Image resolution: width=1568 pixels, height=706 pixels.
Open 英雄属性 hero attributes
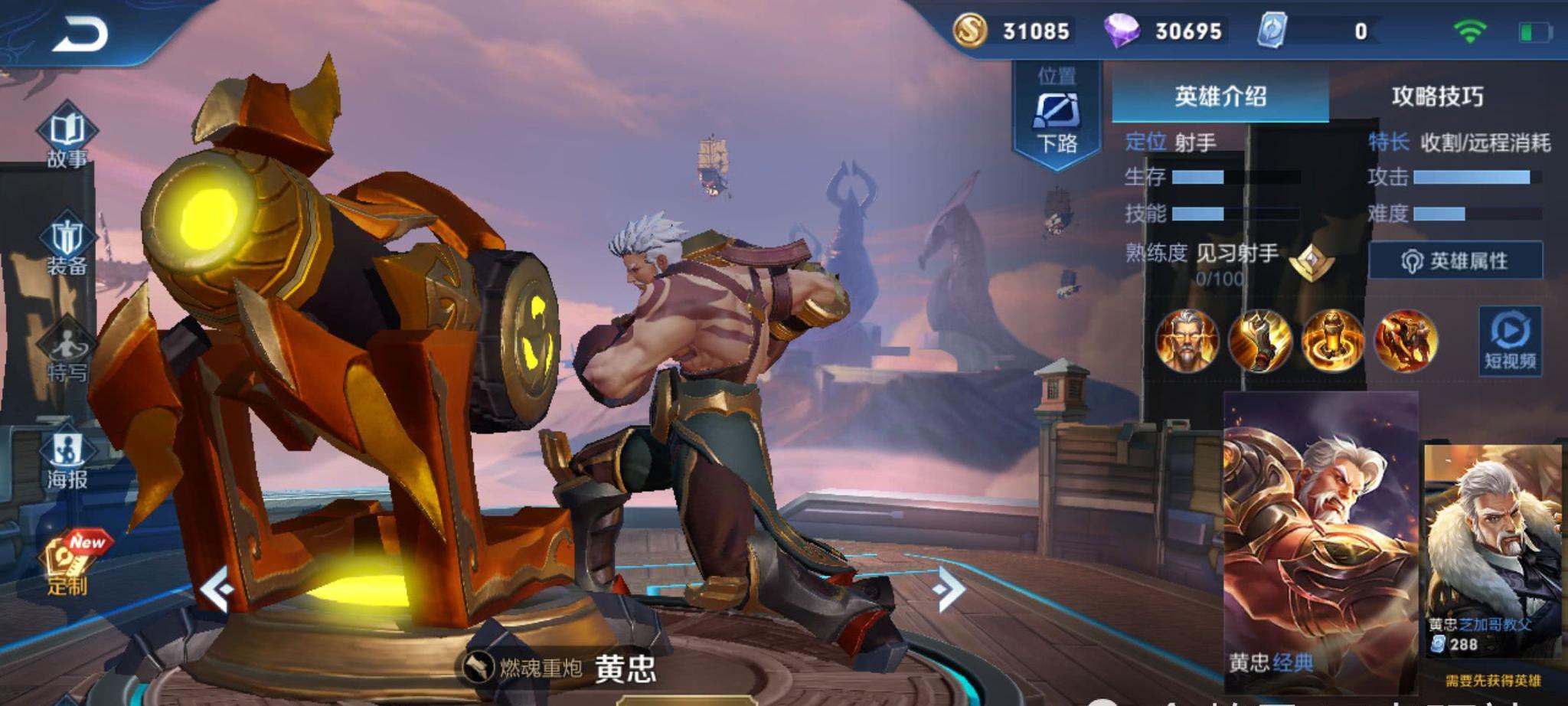(1455, 261)
